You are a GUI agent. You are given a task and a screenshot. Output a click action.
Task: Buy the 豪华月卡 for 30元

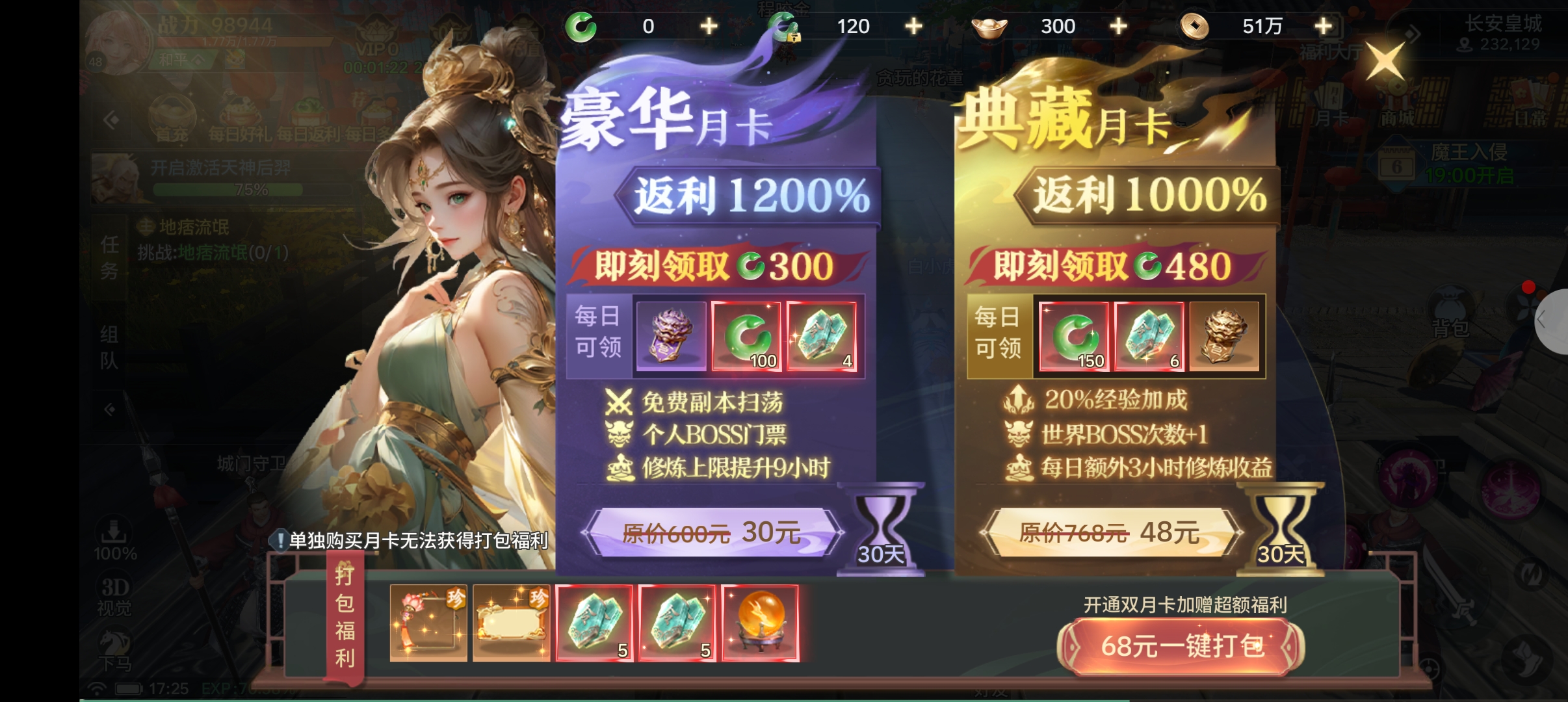(712, 533)
